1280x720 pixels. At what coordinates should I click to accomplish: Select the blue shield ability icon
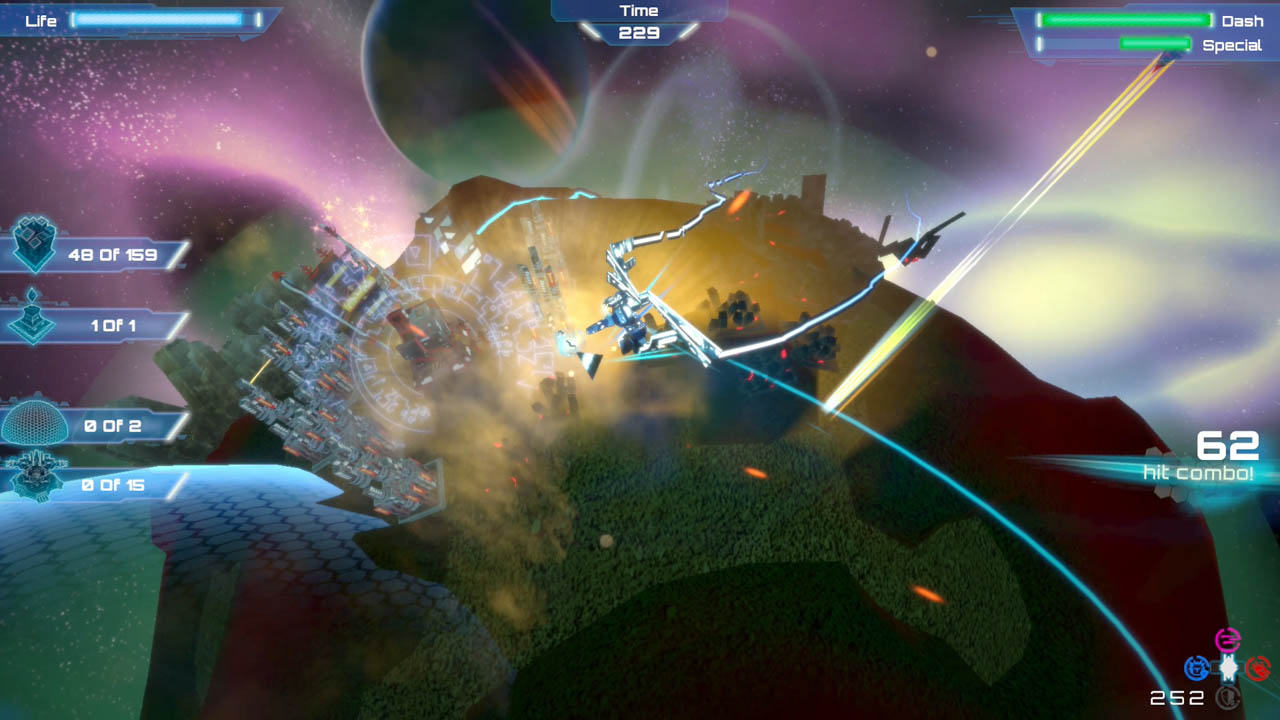(x=1197, y=668)
